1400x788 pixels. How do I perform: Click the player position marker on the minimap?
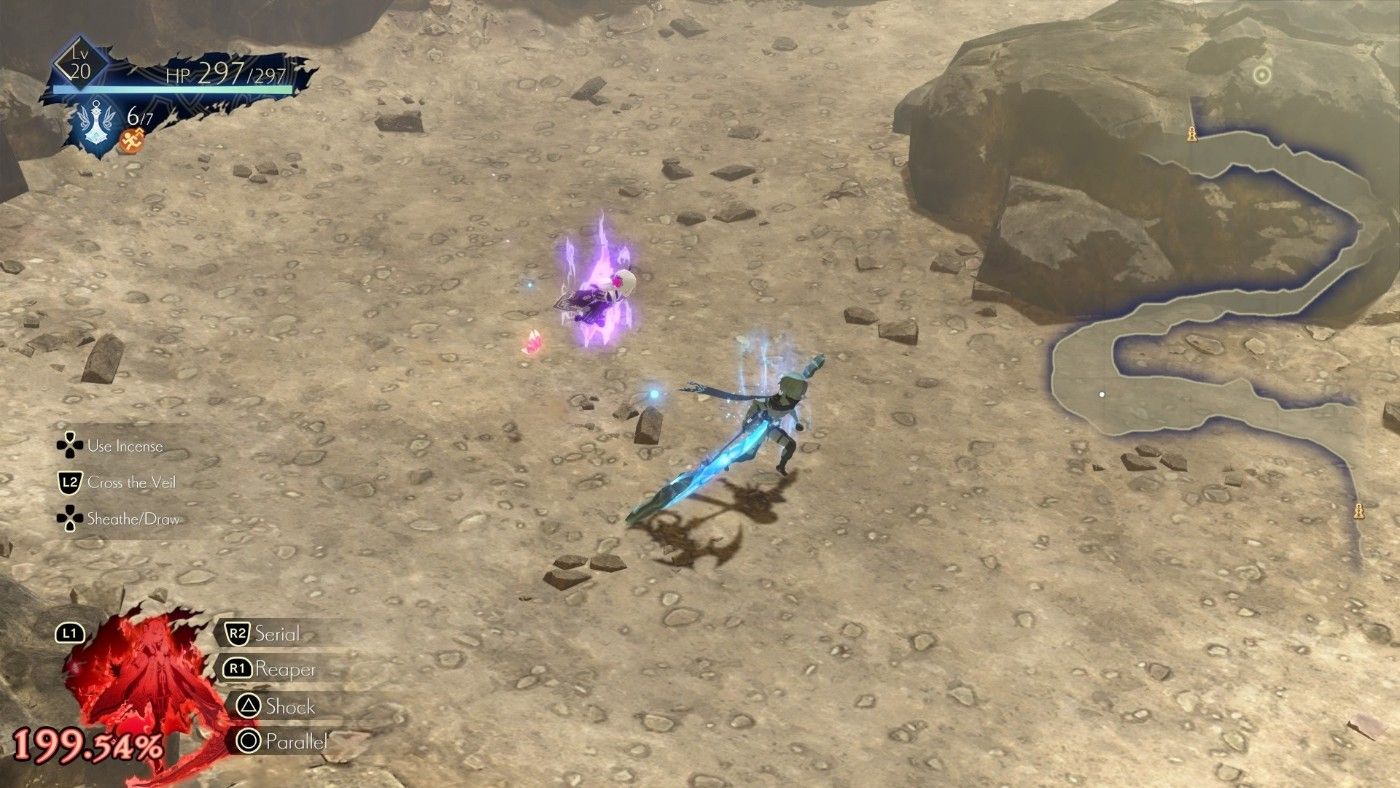1103,394
